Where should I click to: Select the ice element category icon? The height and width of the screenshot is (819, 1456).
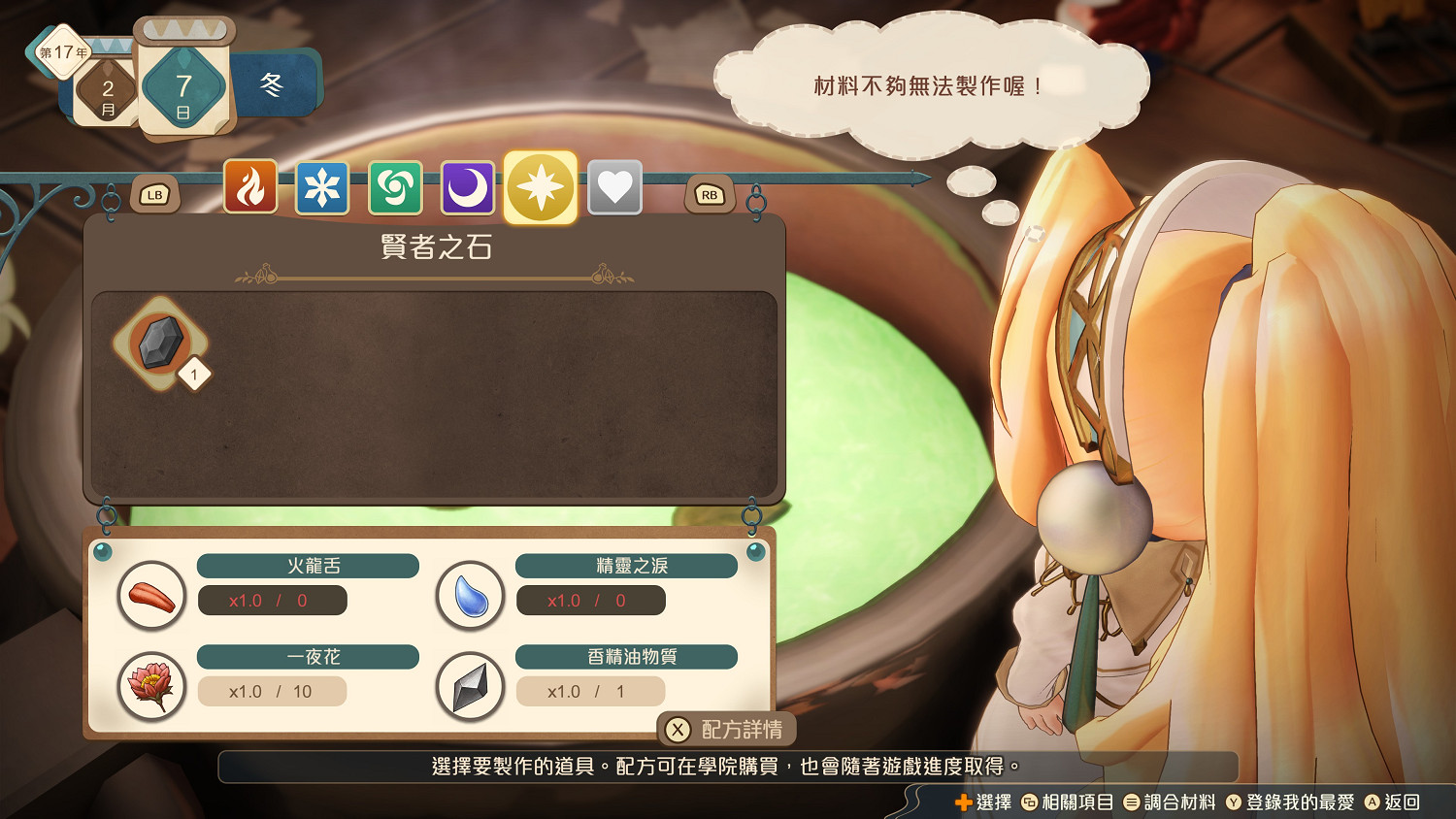[323, 187]
